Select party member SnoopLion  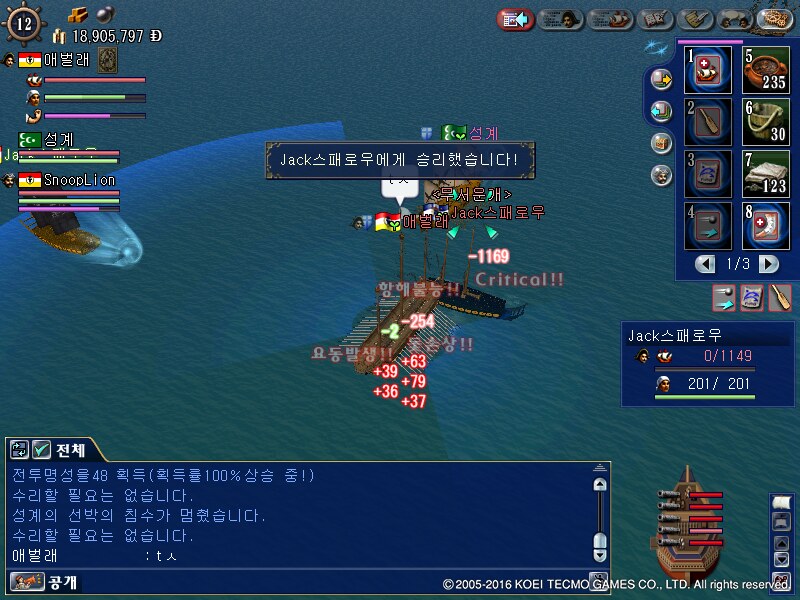pyautogui.click(x=79, y=180)
